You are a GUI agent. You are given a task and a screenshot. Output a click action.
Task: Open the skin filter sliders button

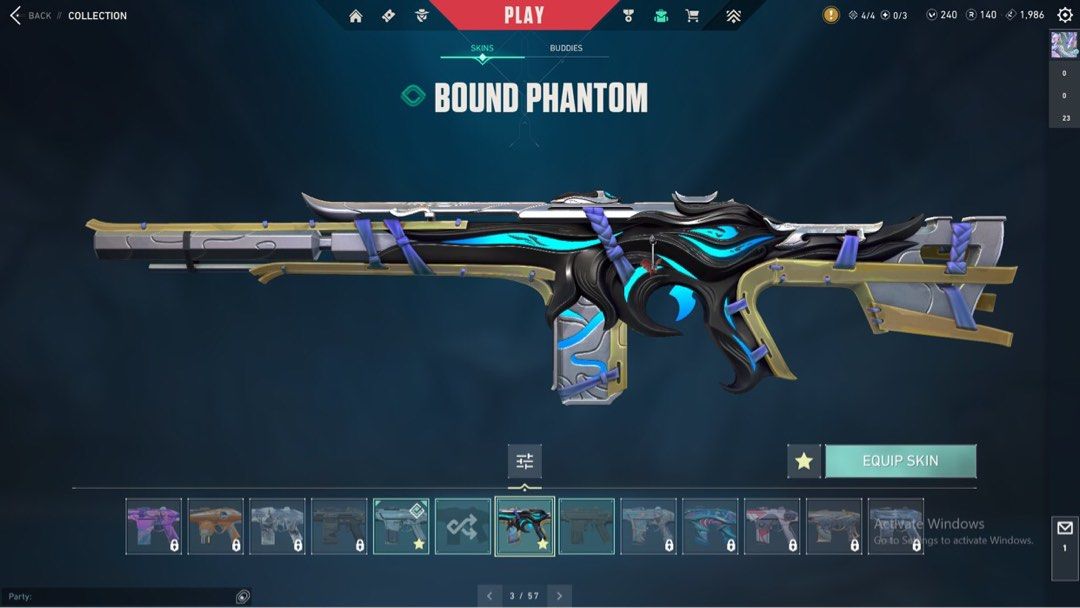pyautogui.click(x=525, y=461)
